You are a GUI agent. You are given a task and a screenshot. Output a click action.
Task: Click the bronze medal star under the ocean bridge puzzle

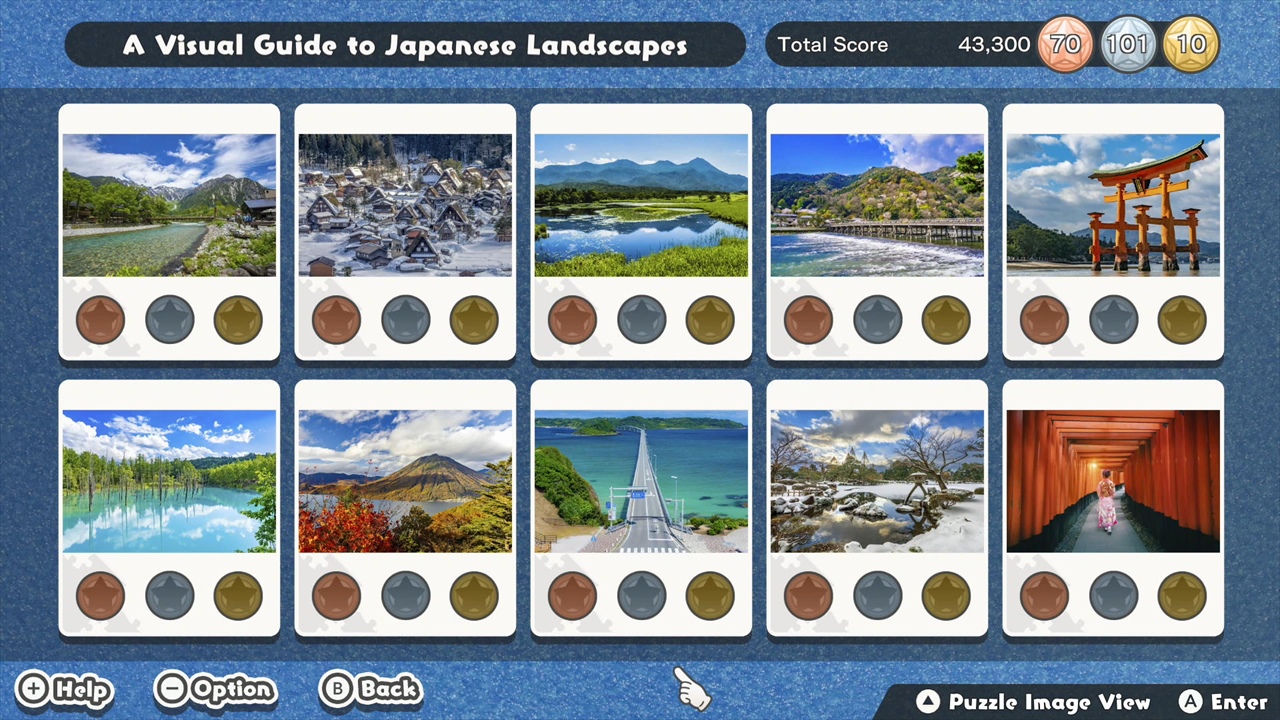(572, 595)
